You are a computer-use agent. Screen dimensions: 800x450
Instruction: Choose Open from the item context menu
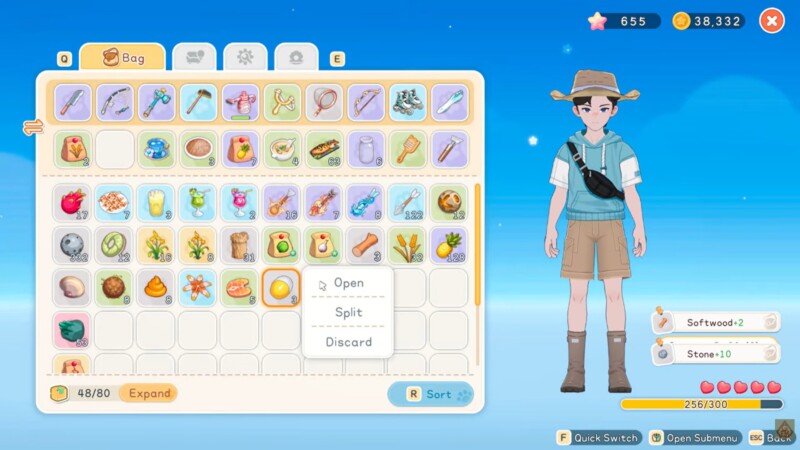coord(348,283)
